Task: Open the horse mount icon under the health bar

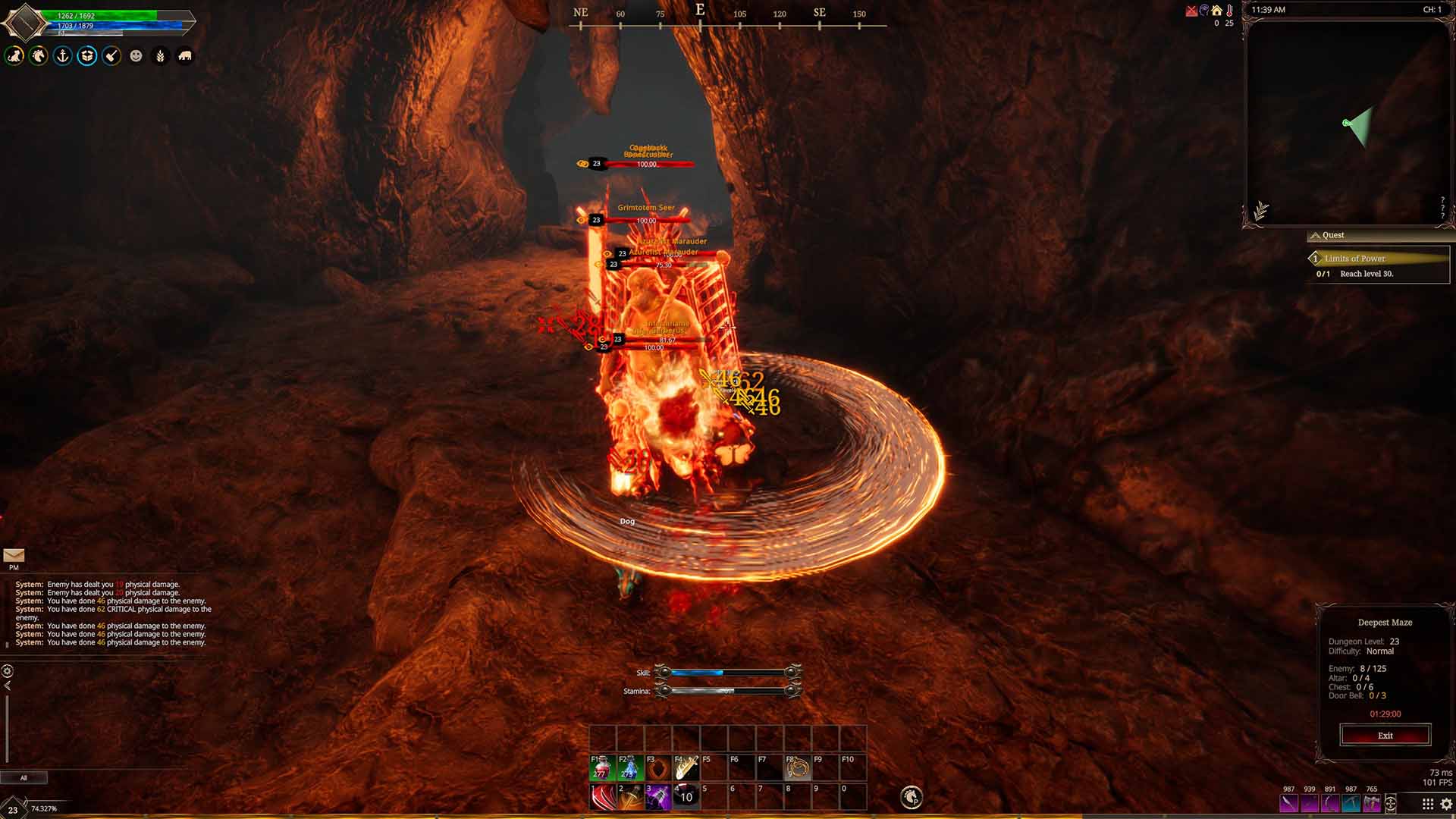Action: (39, 56)
